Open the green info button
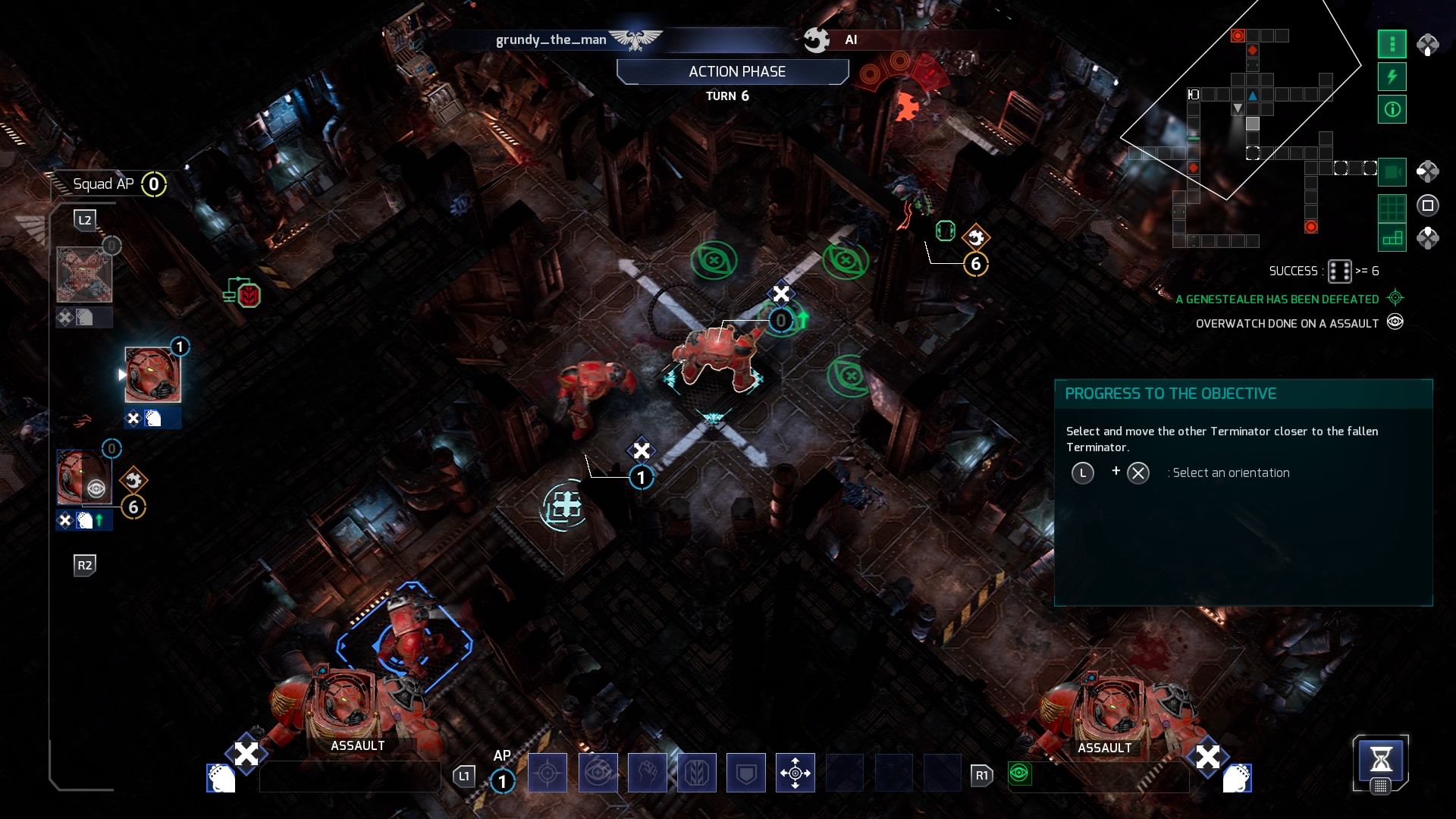This screenshot has height=819, width=1456. click(x=1392, y=109)
